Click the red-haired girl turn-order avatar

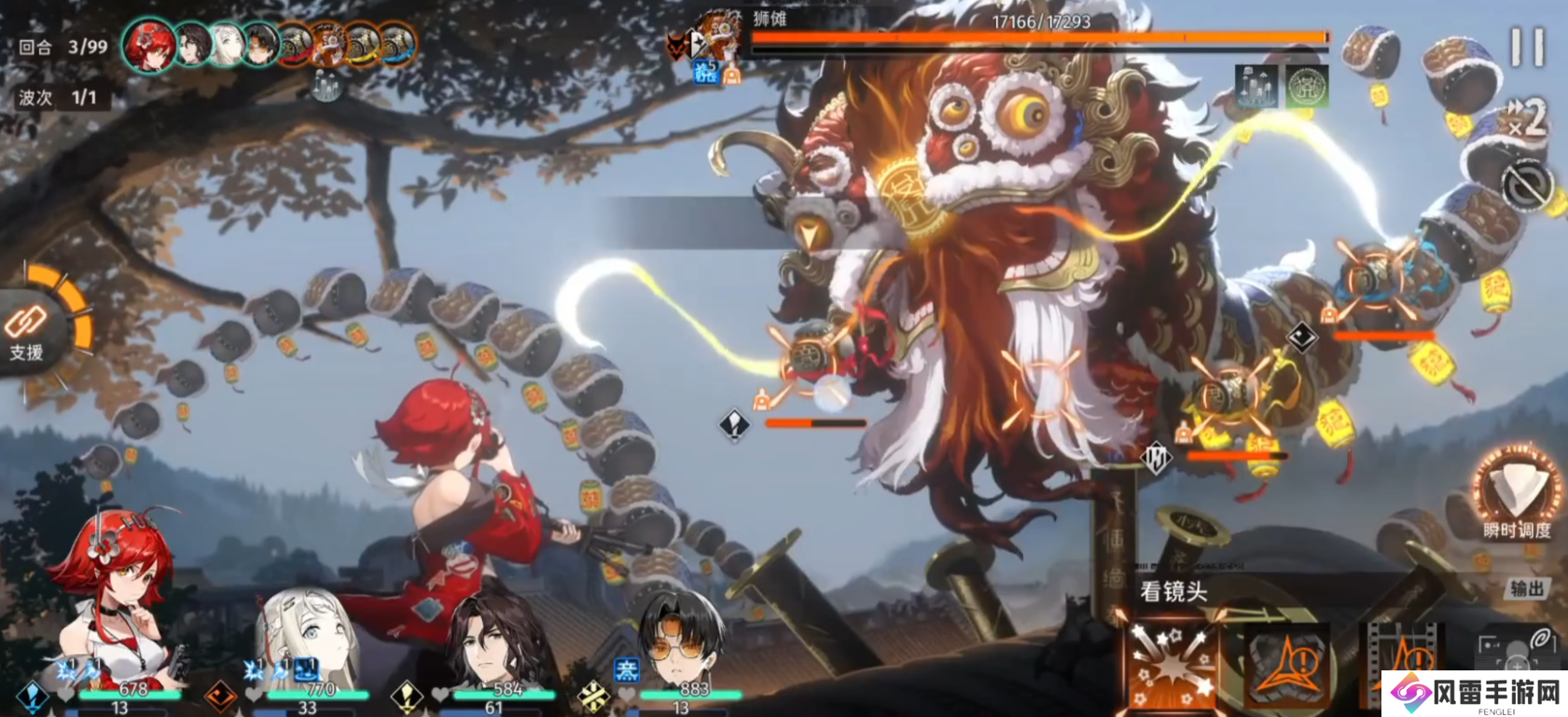pyautogui.click(x=149, y=45)
